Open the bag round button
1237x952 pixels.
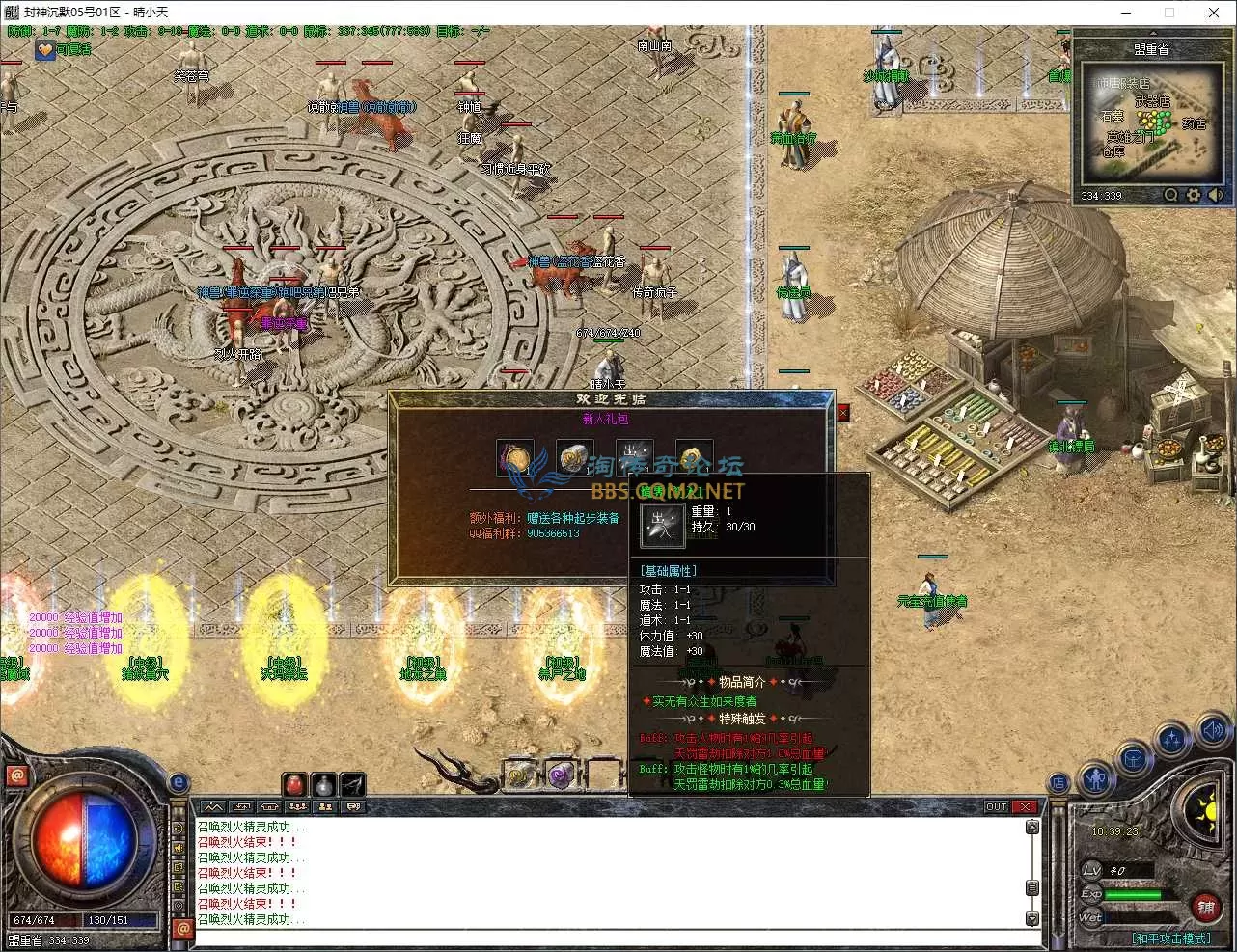(x=1134, y=758)
